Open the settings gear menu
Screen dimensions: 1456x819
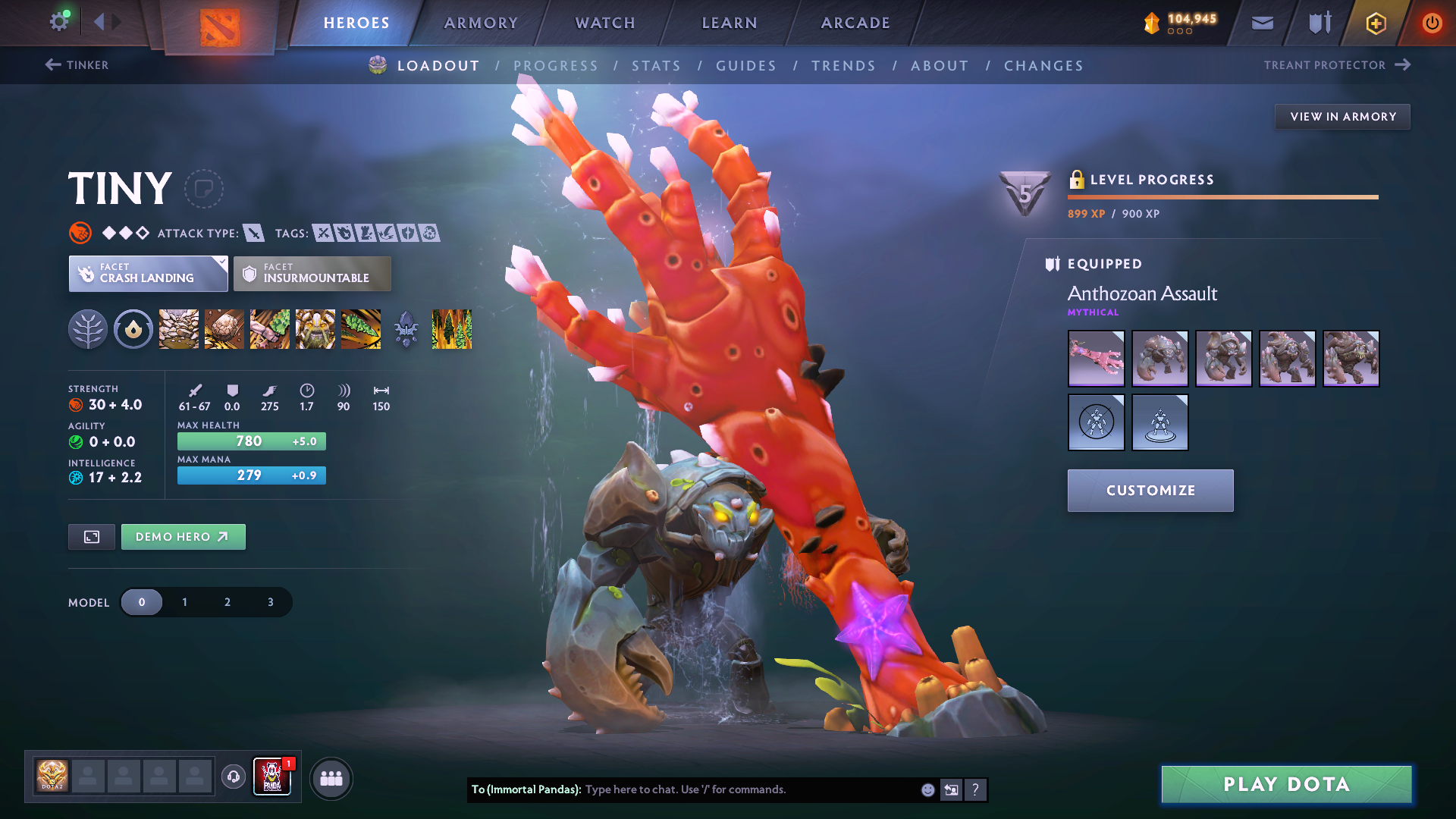pos(58,22)
